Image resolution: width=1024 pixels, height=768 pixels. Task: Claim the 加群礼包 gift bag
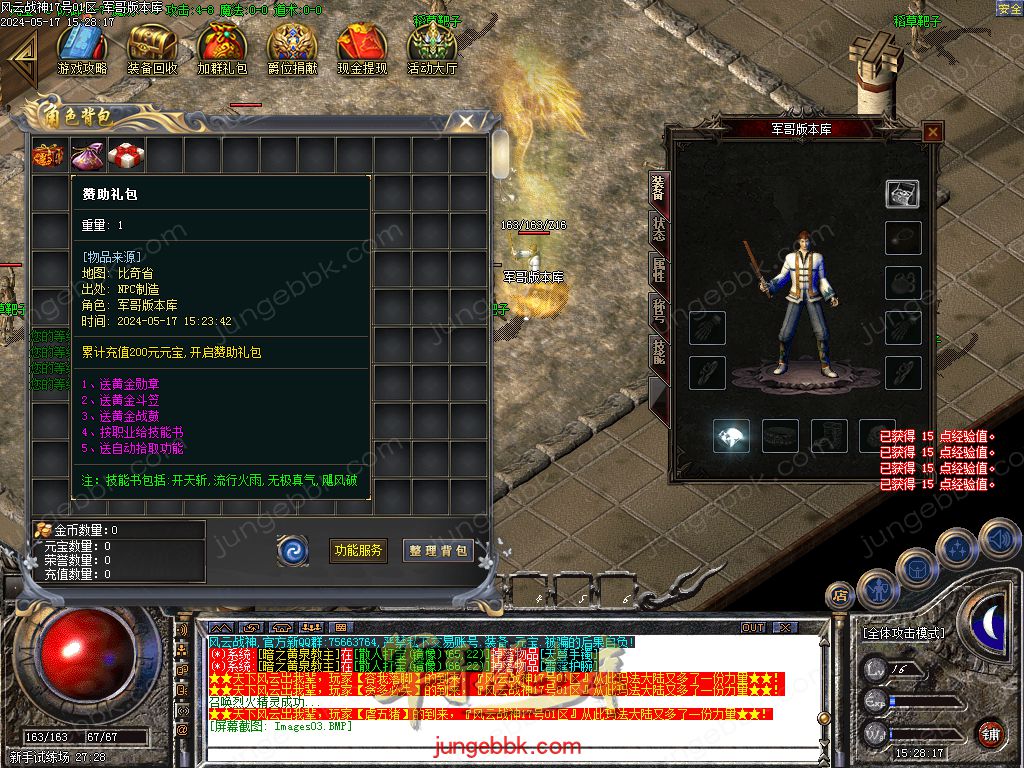222,47
